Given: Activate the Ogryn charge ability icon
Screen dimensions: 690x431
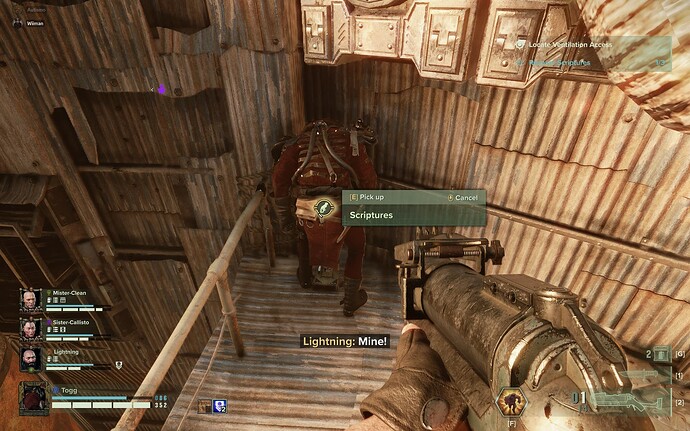Looking at the screenshot, I should tap(511, 403).
